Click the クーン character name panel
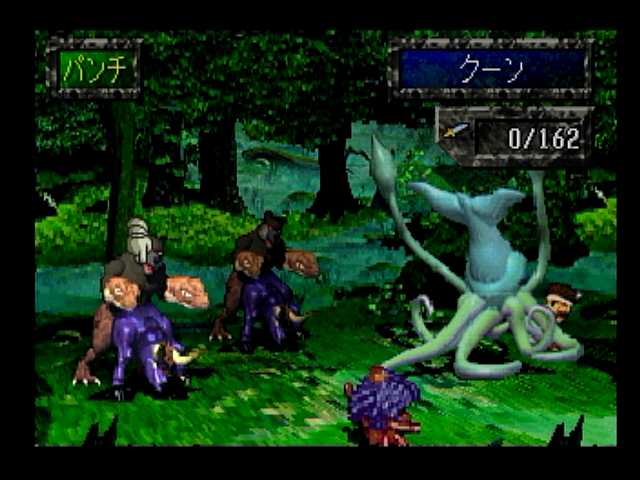640x480 pixels. 491,70
